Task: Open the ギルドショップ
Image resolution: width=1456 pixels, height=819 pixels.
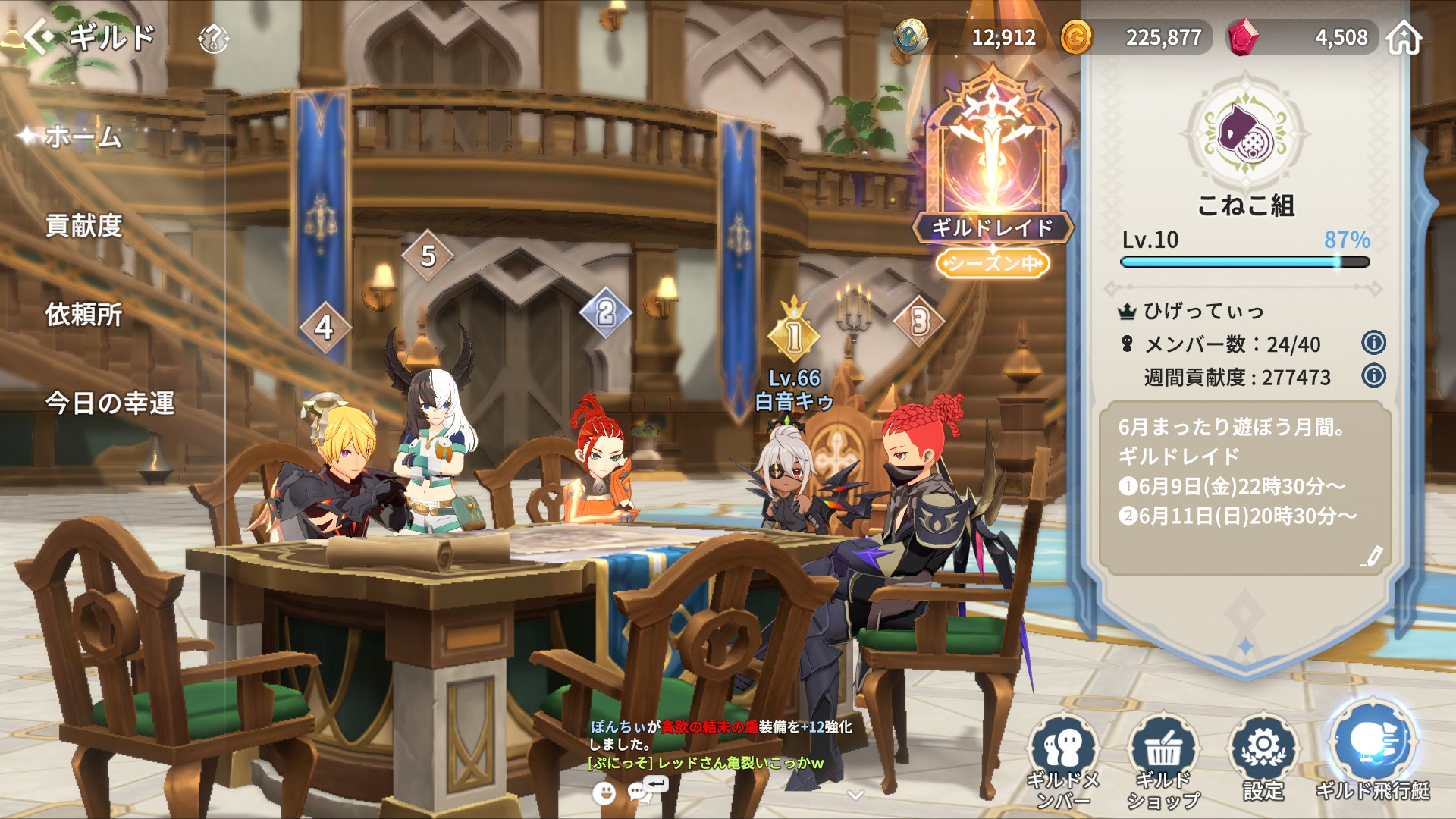Action: (1163, 760)
